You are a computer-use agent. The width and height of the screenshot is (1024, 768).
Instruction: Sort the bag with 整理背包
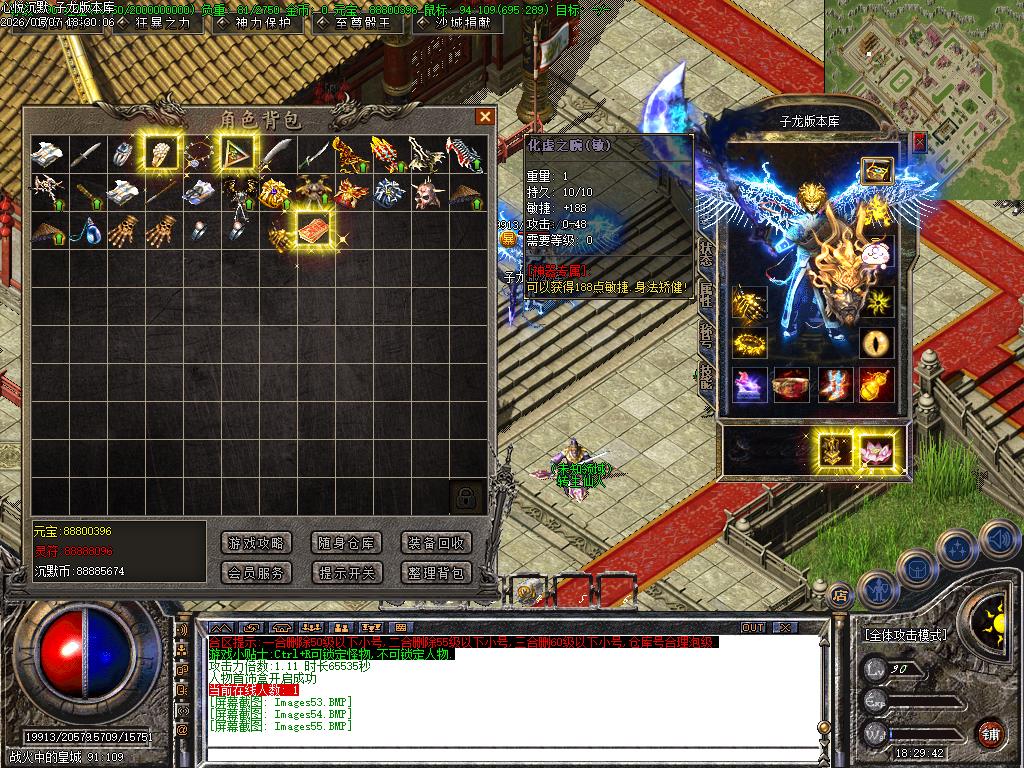(x=435, y=573)
